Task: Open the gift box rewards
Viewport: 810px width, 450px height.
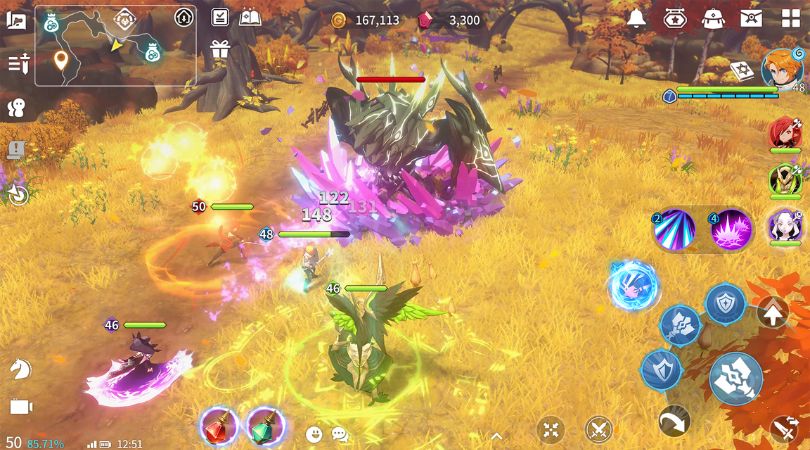Action: [220, 50]
